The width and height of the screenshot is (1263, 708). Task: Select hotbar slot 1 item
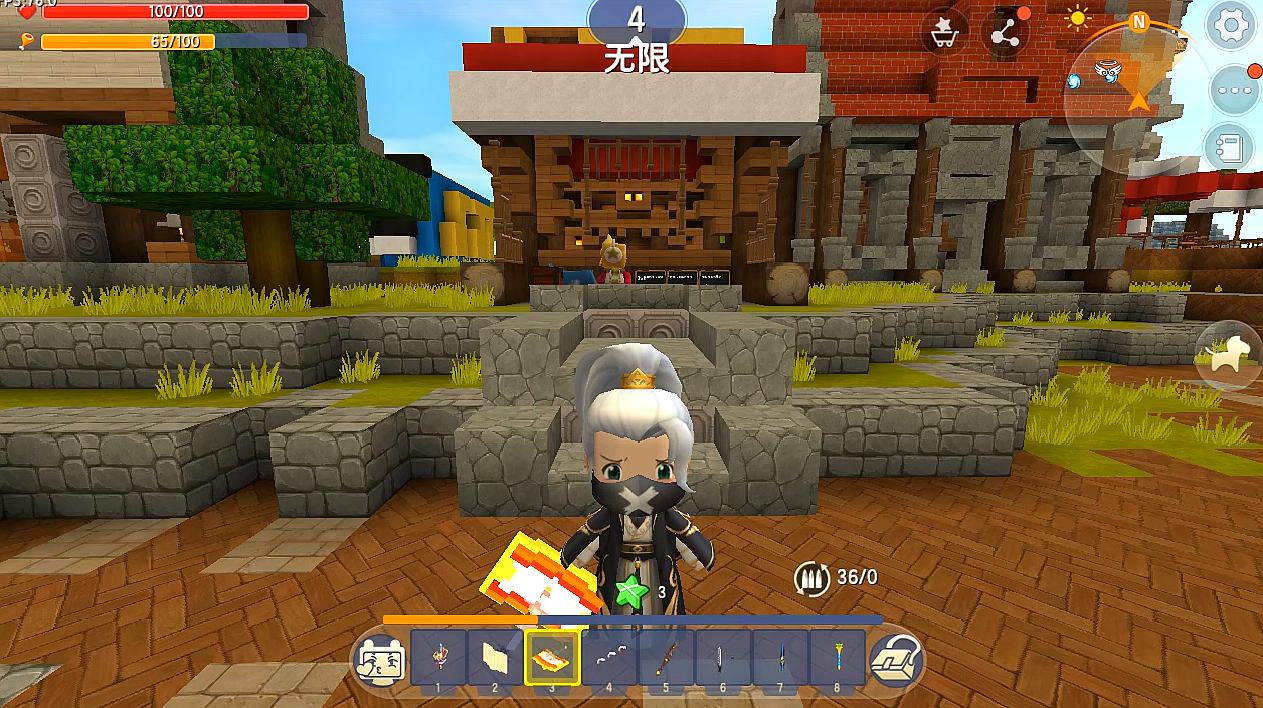438,658
